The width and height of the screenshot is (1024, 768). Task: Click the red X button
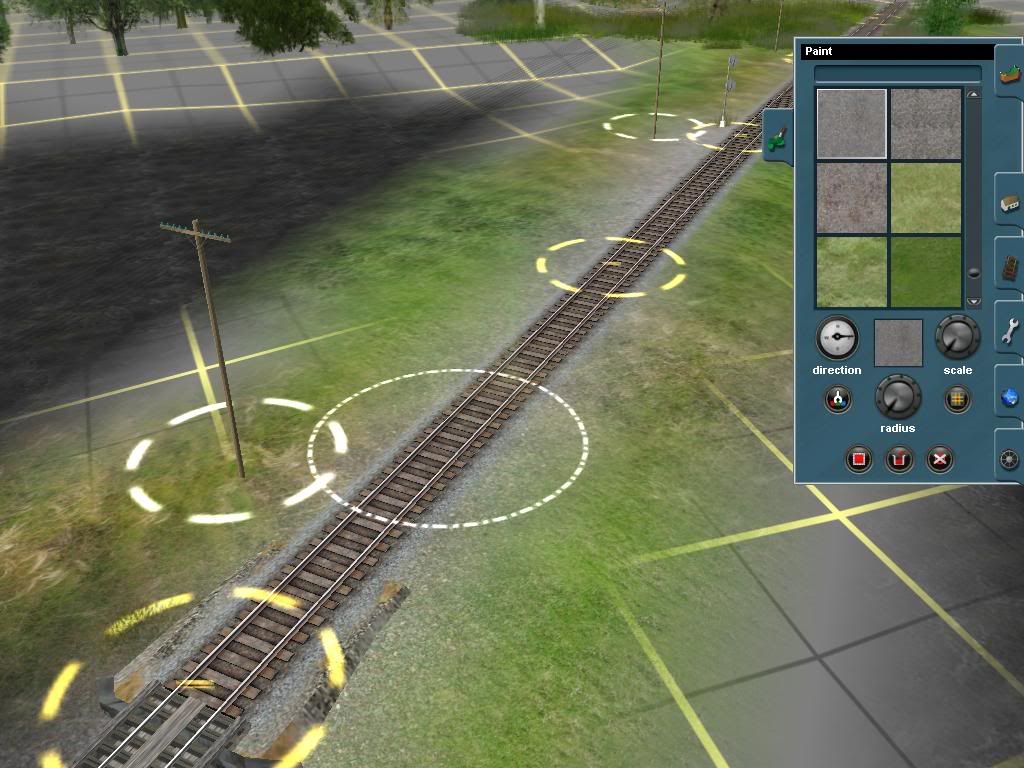tap(939, 460)
